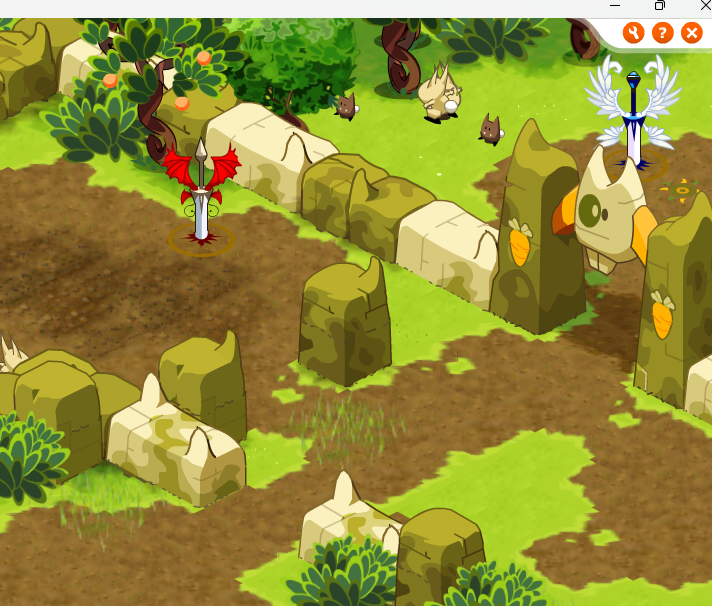
Task: Maximize the game window
Action: coord(660,6)
